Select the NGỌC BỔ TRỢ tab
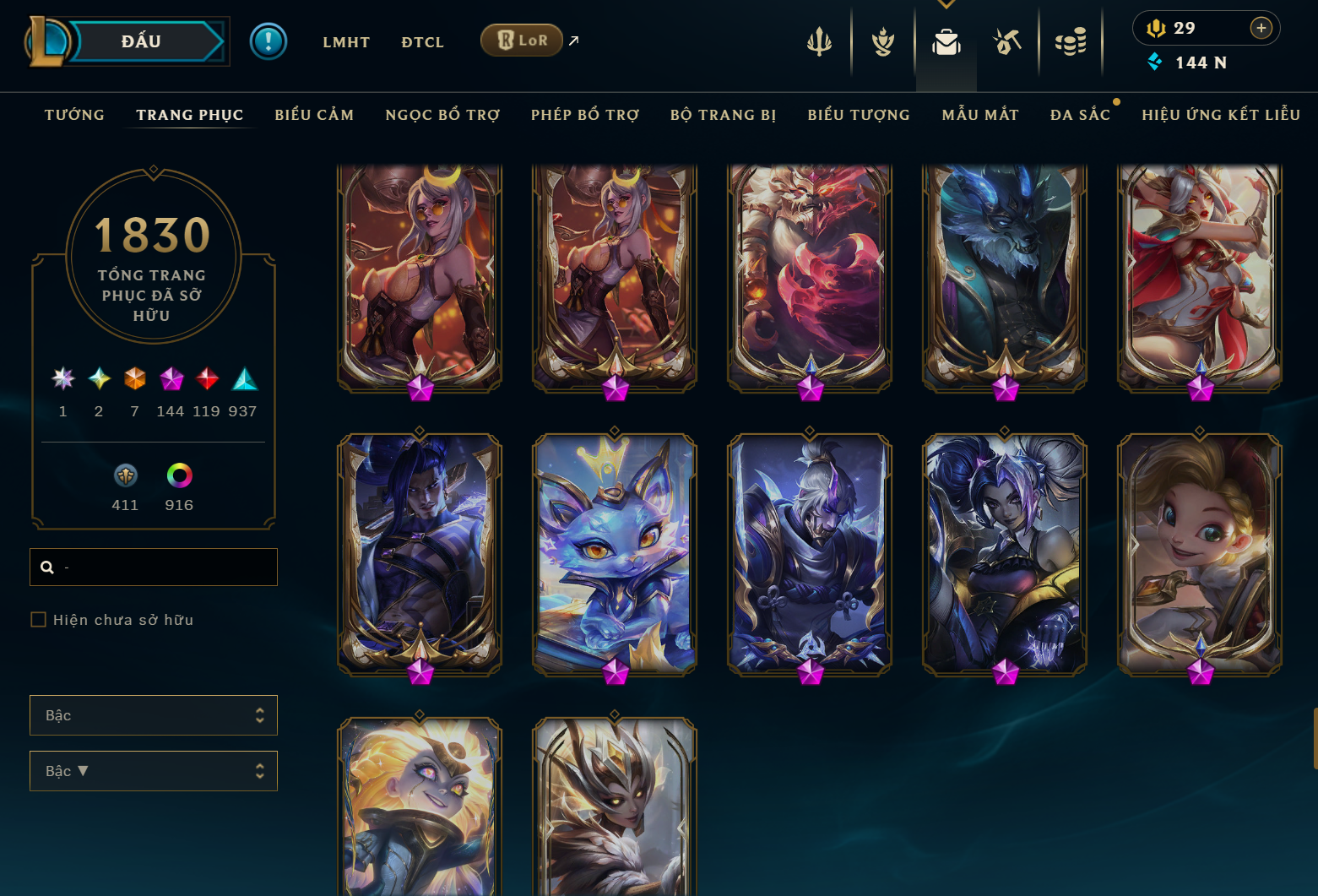 442,115
